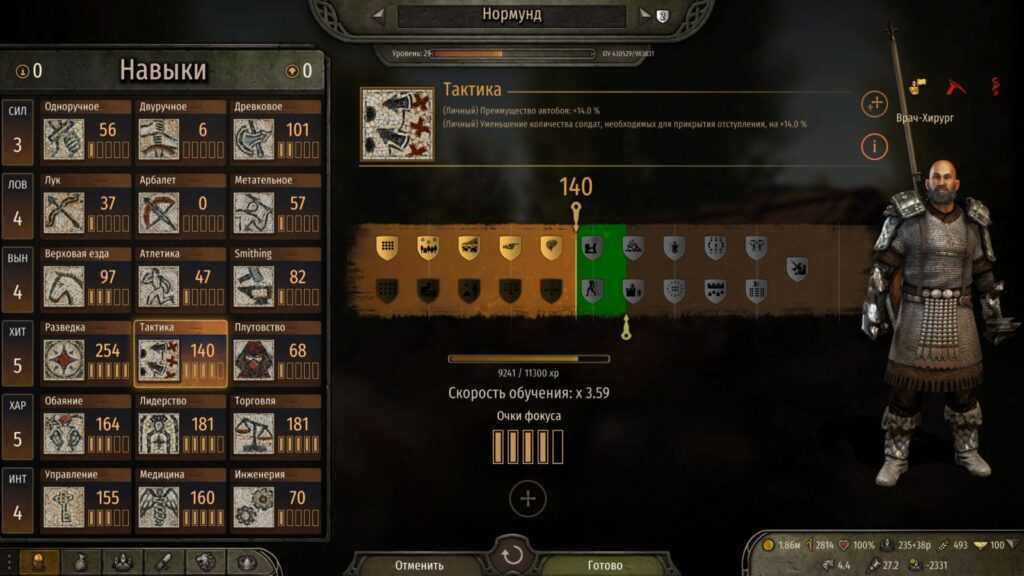This screenshot has height=576, width=1024.
Task: Add a focus point with the plus button
Action: click(528, 498)
